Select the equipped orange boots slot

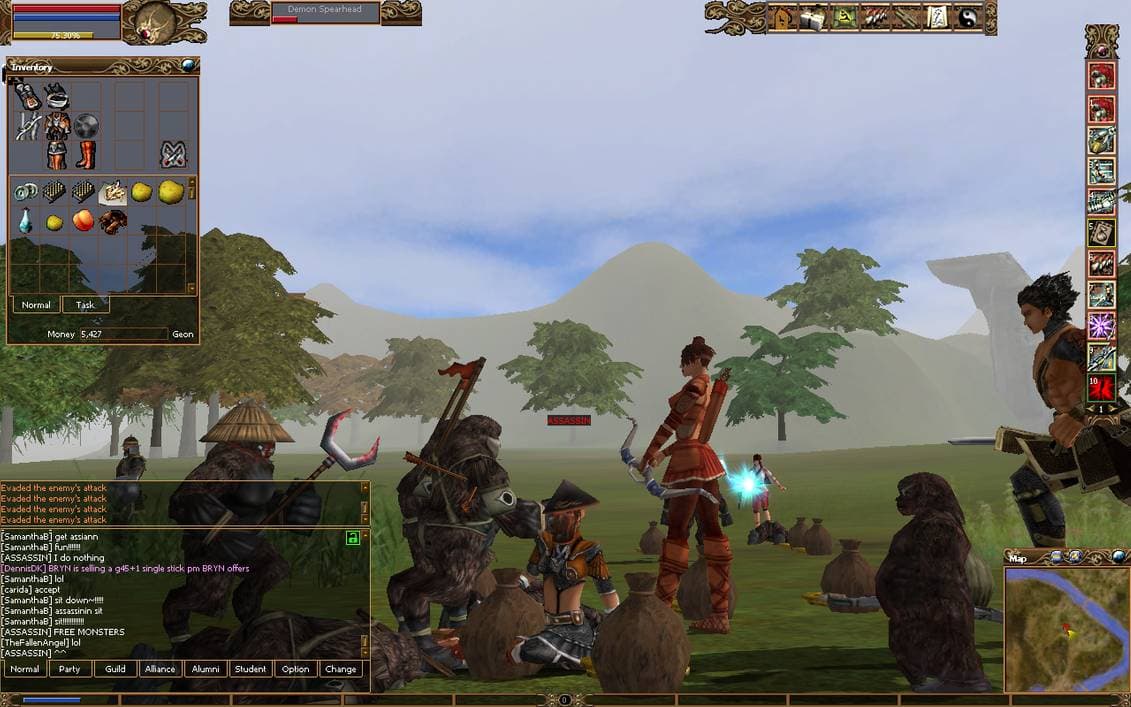86,155
